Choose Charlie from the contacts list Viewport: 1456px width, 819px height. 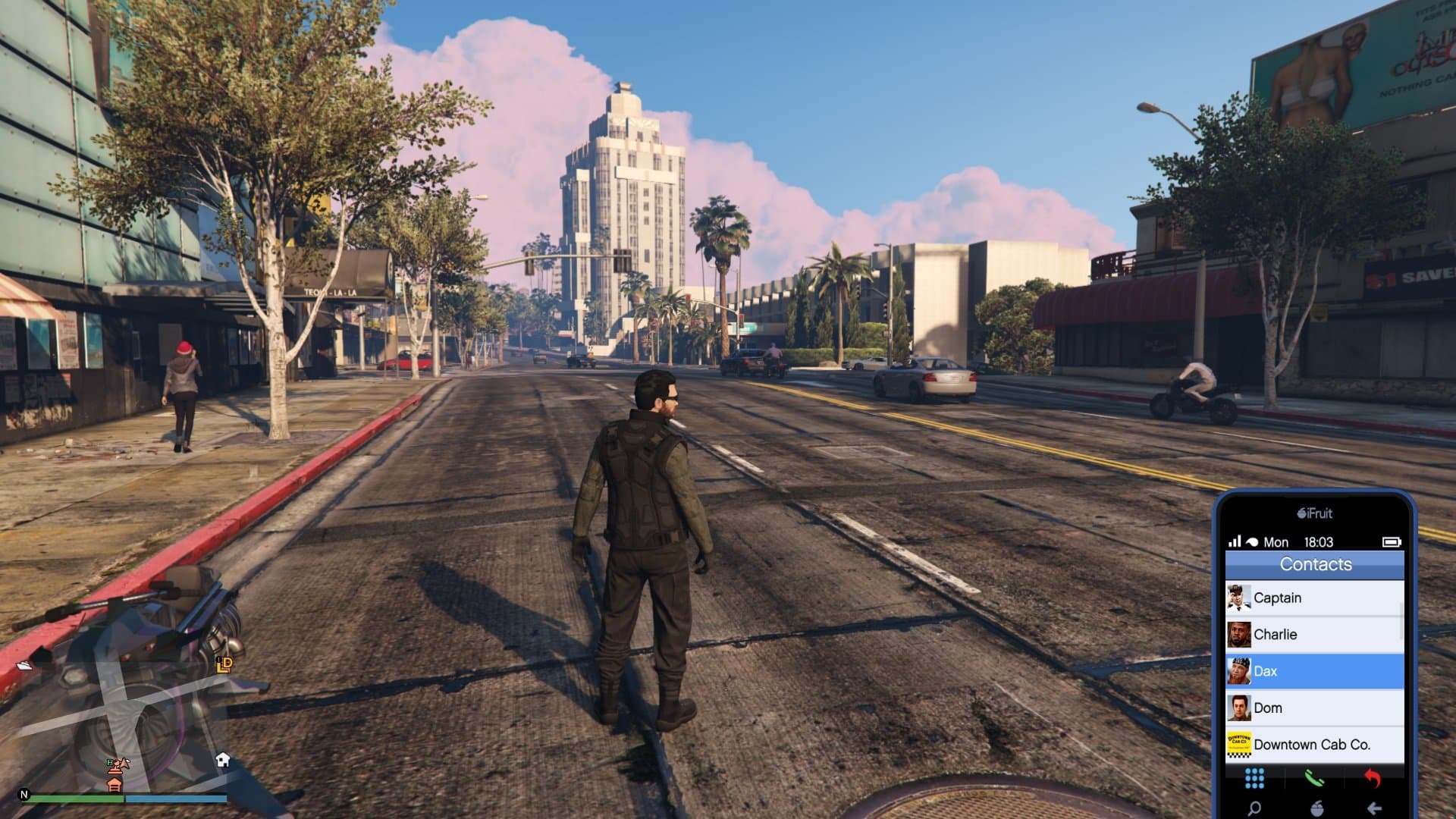click(1314, 635)
